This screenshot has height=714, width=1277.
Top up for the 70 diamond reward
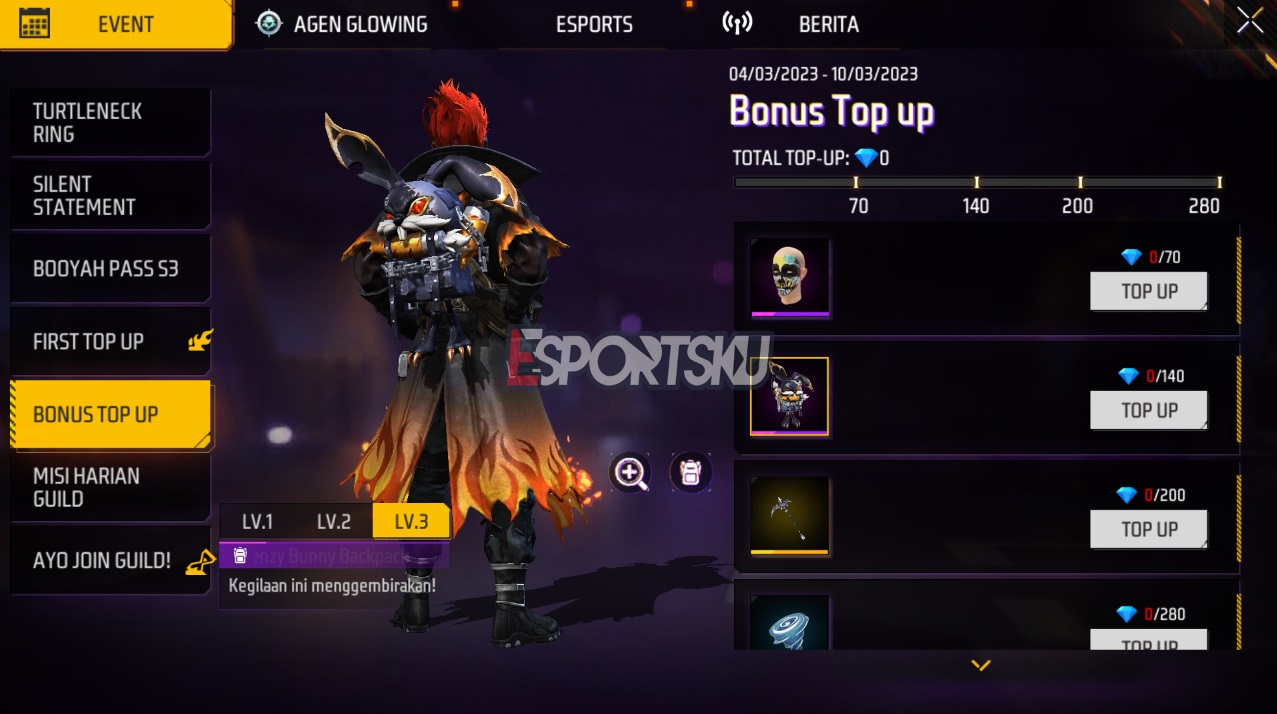click(1149, 291)
